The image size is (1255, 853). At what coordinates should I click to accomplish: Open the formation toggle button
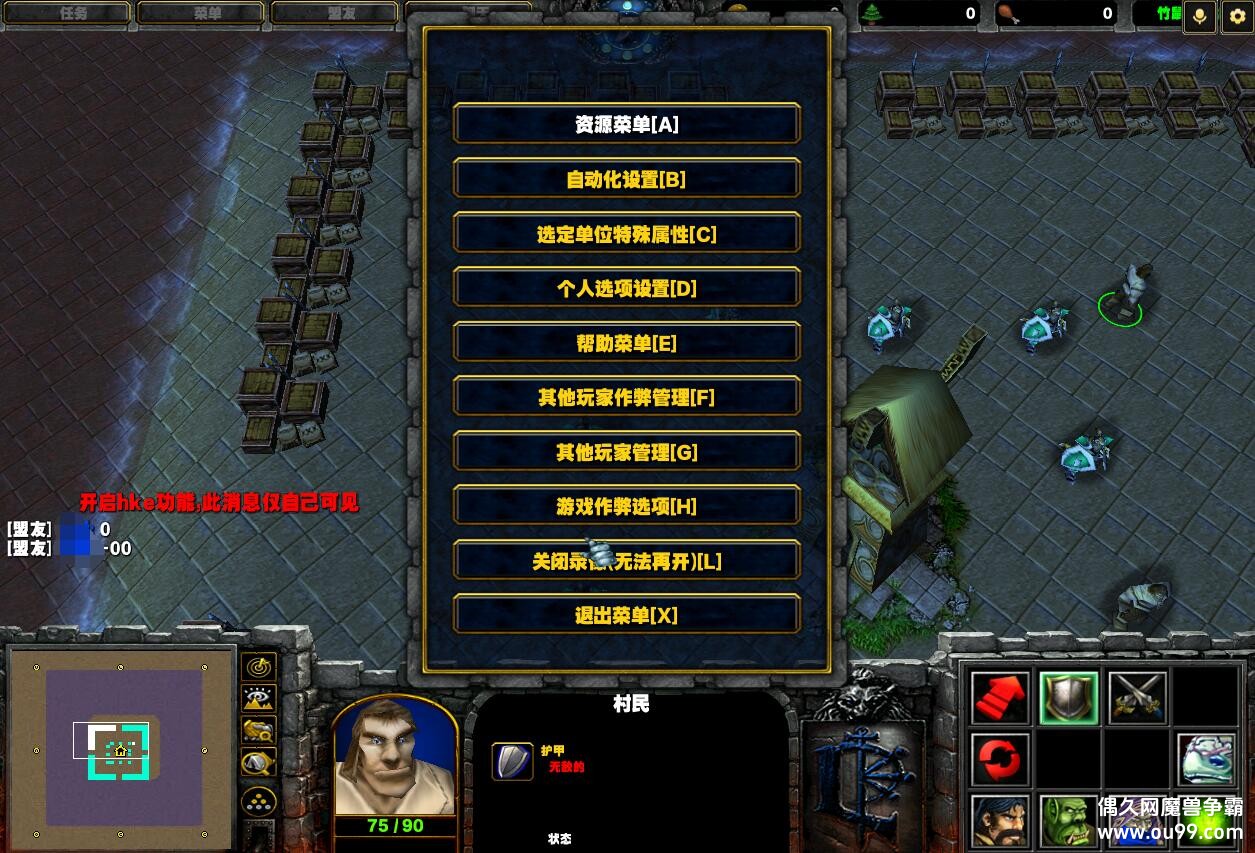click(x=259, y=801)
